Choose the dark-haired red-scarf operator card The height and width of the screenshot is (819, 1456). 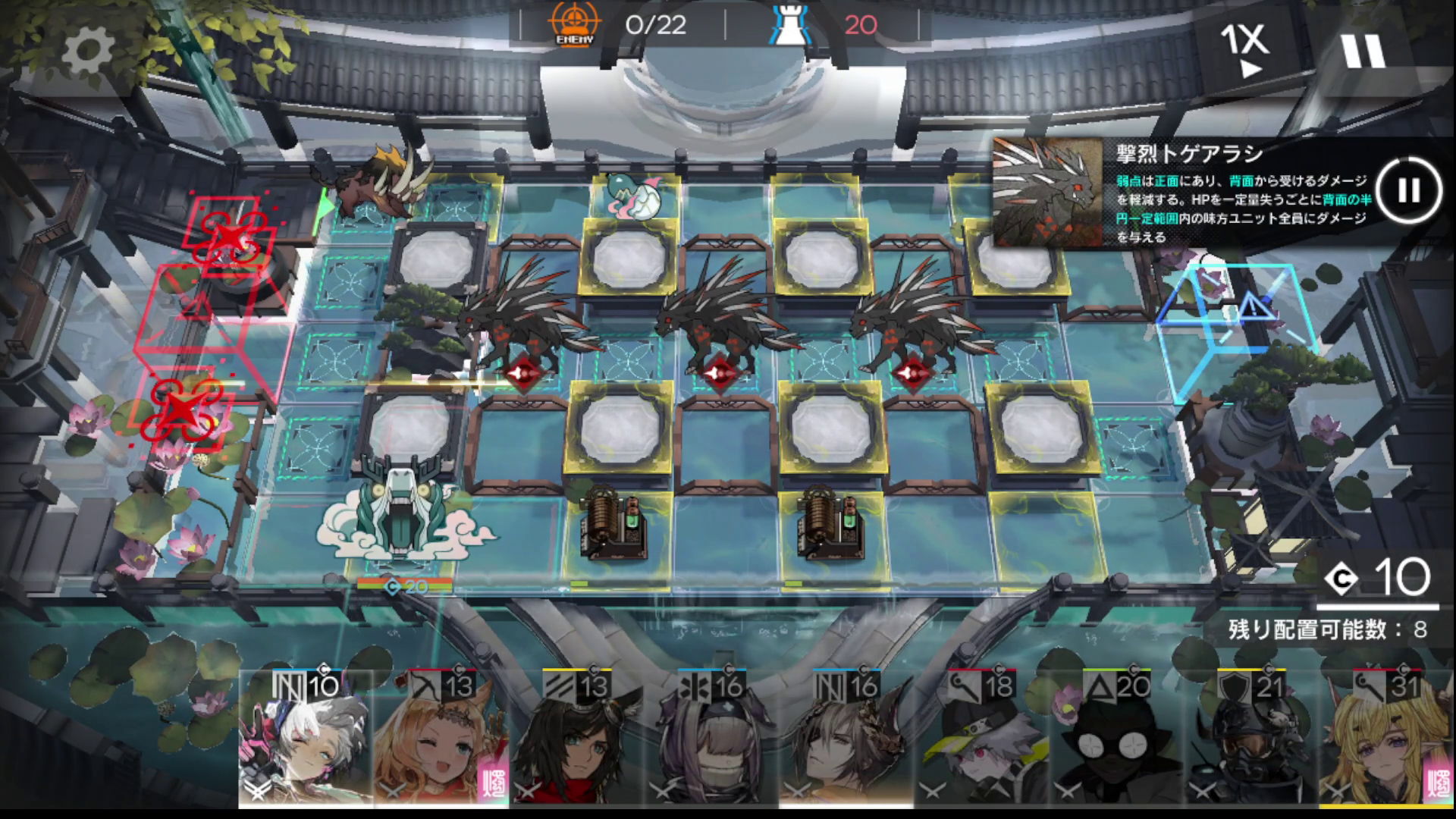tap(576, 739)
